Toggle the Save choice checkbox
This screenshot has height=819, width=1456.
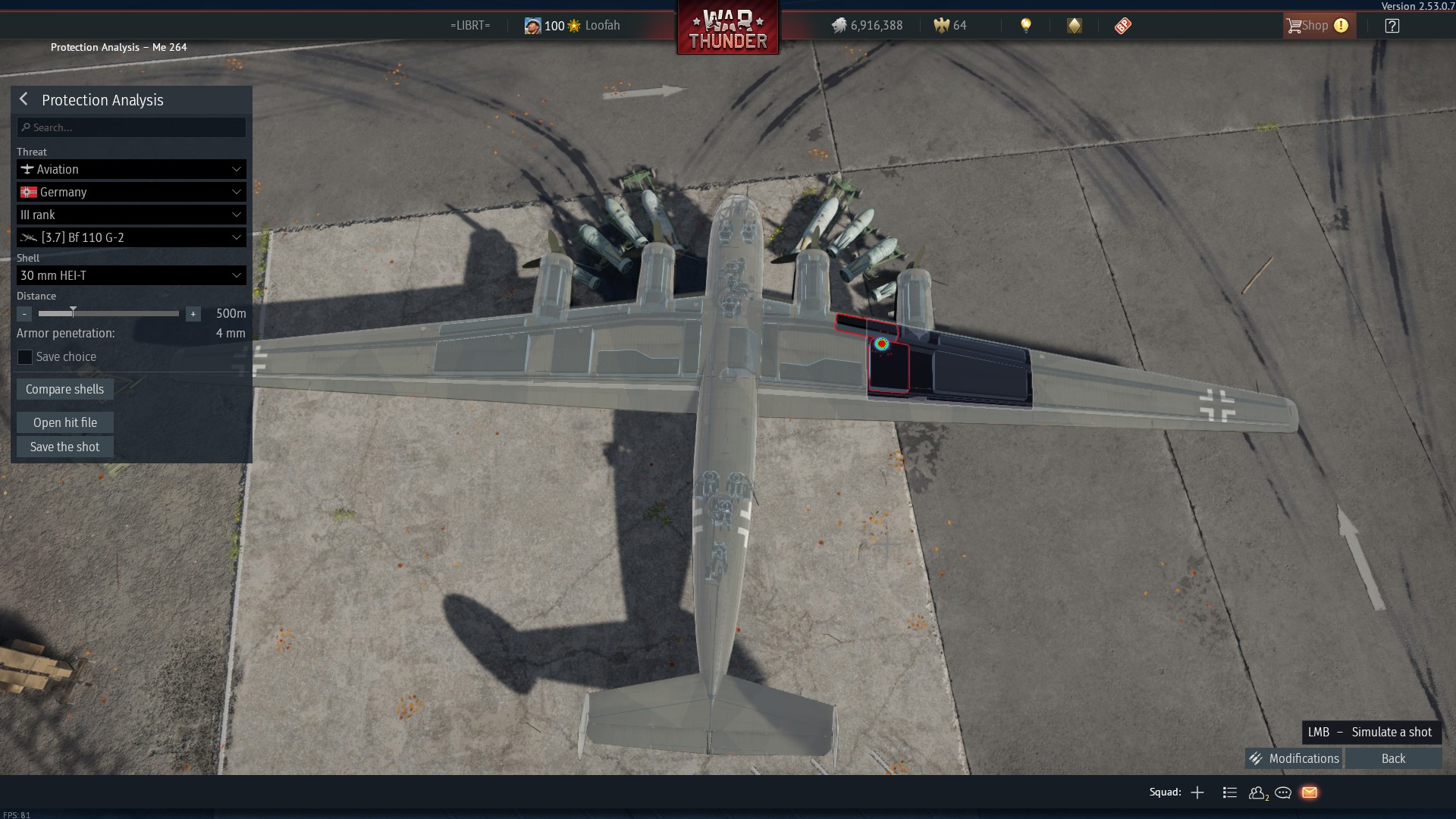point(25,357)
